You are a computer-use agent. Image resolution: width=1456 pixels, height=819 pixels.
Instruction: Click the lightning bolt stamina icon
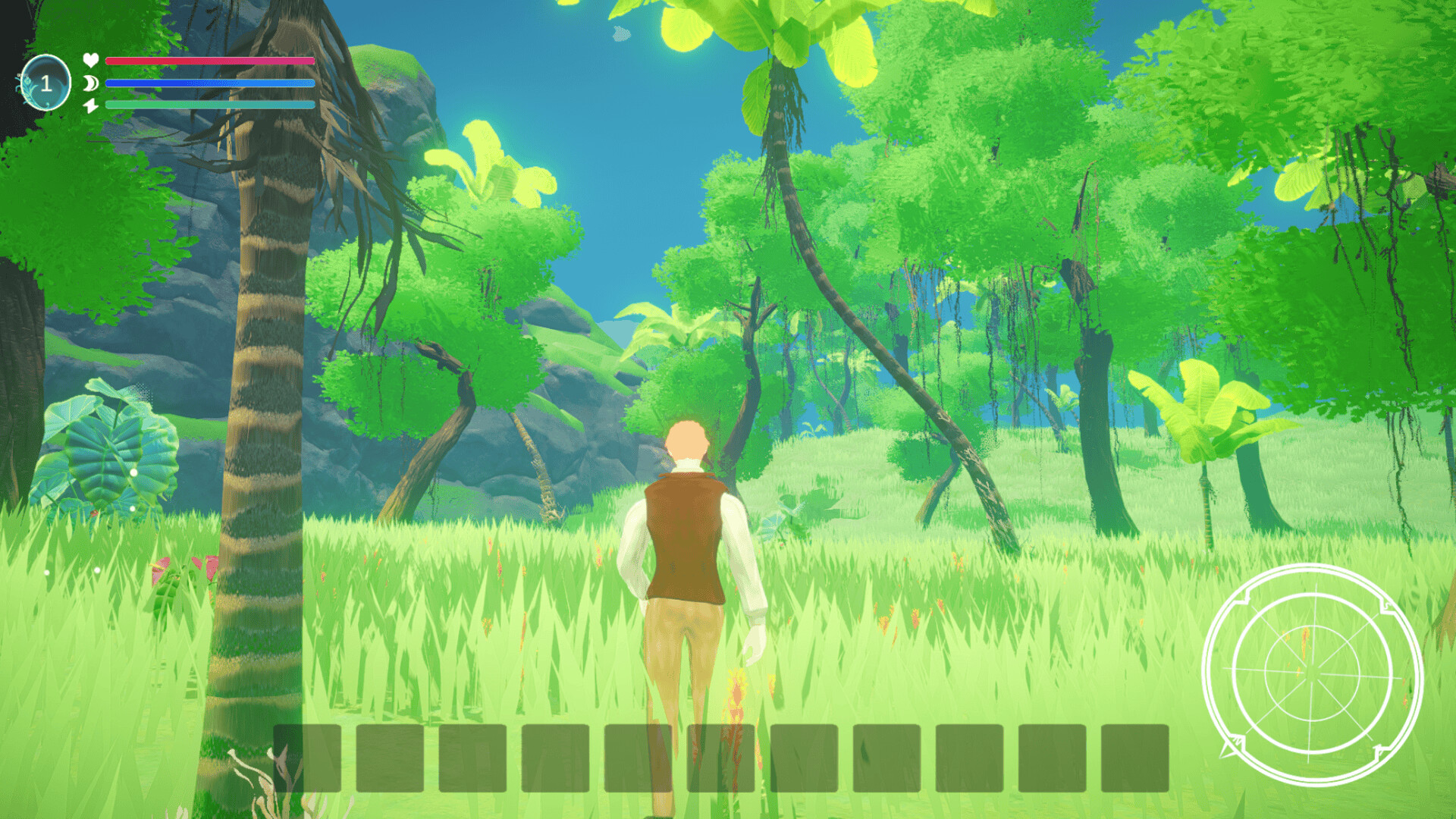89,104
